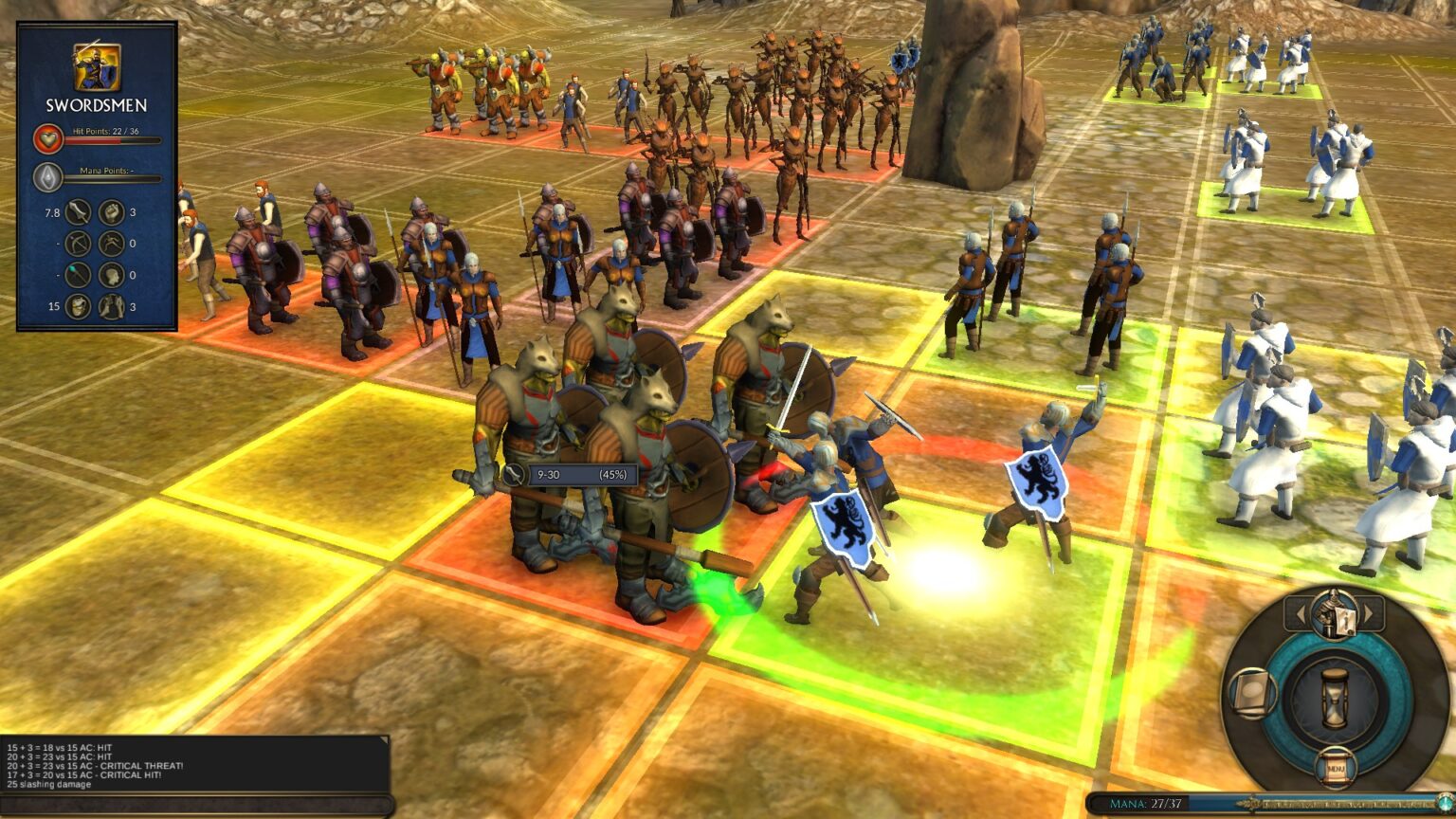Click the head profile stat icon

coord(112,275)
